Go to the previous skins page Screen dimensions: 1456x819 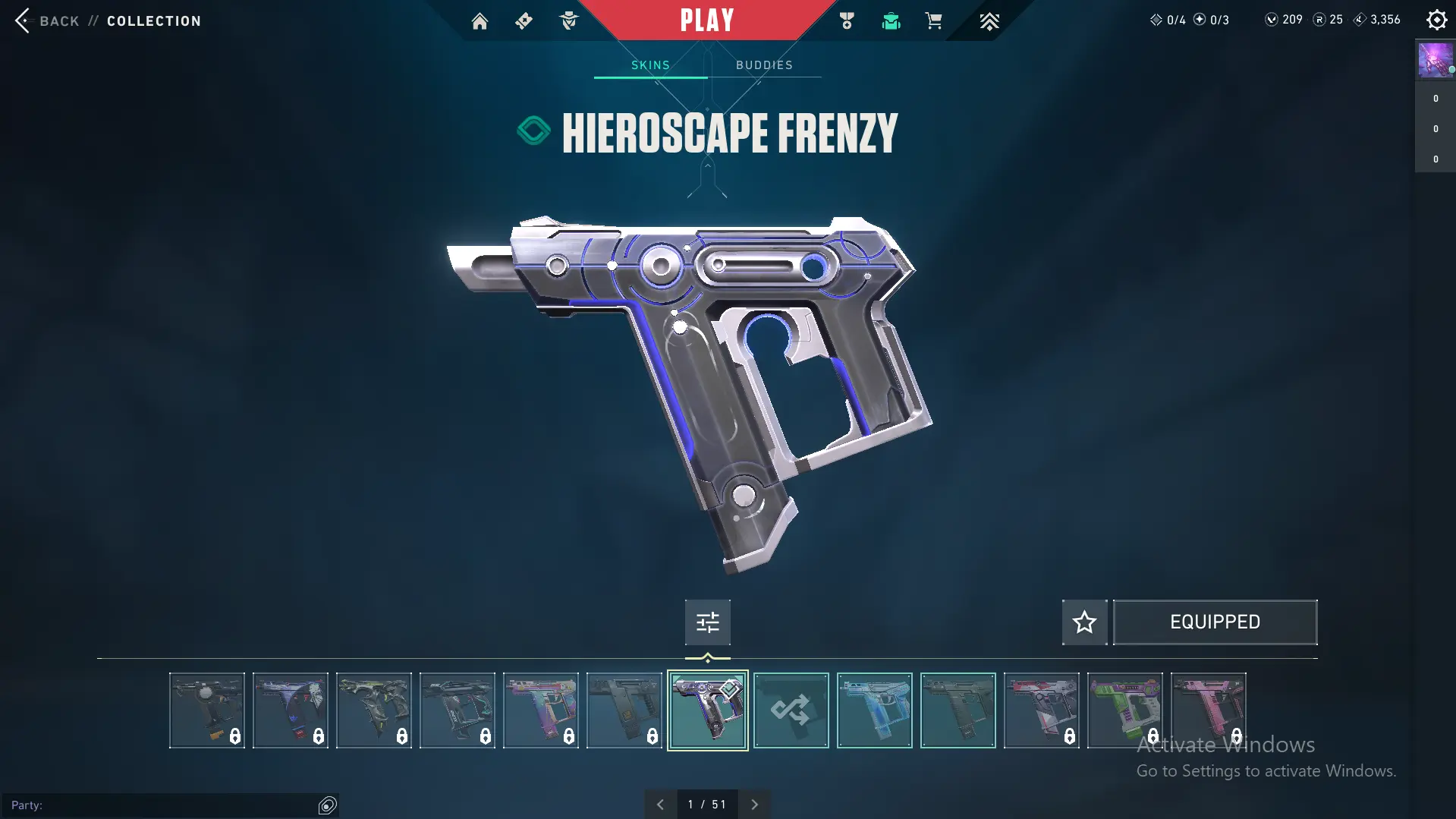pyautogui.click(x=660, y=805)
